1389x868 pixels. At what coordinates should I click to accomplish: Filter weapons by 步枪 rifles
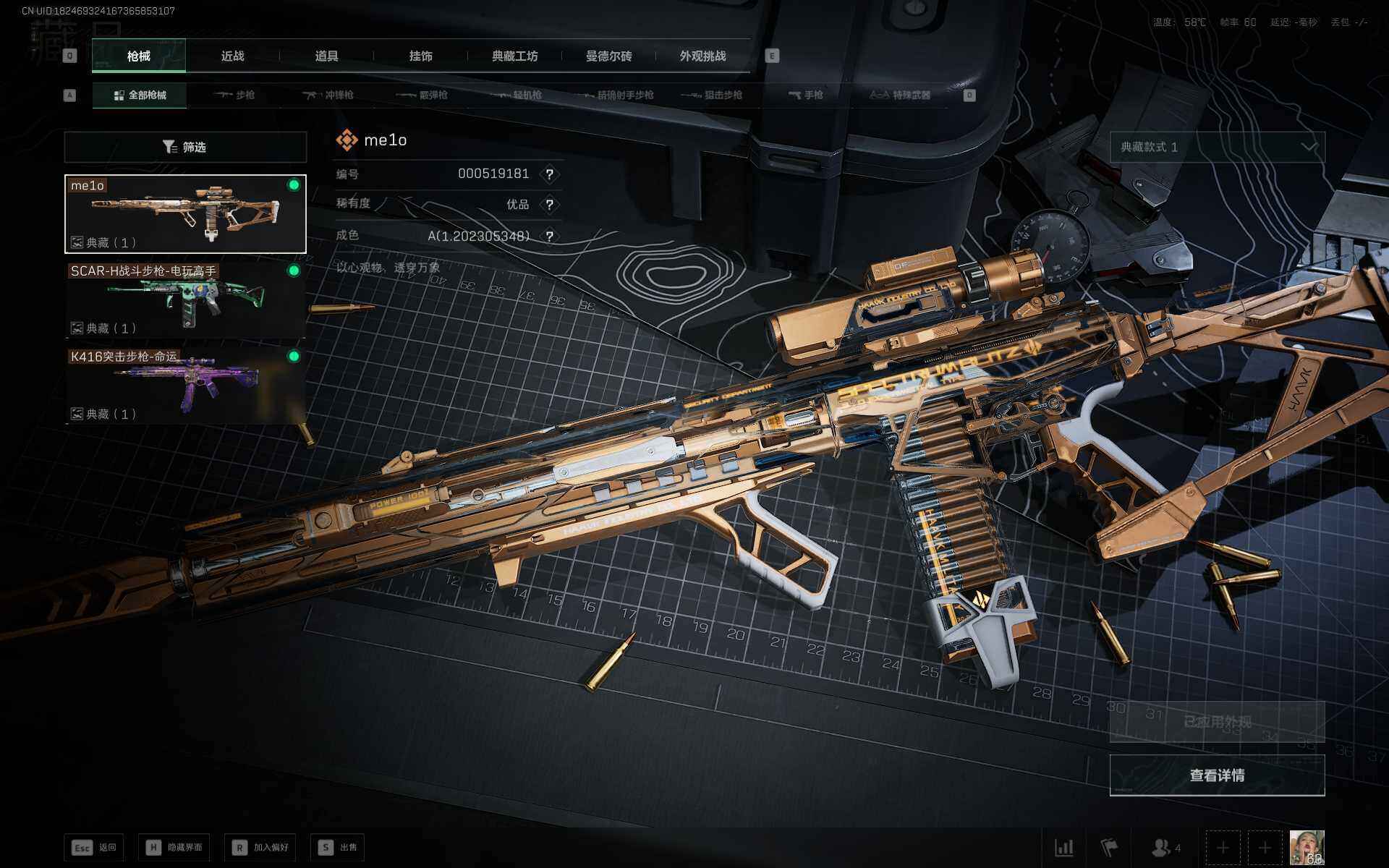coord(235,95)
